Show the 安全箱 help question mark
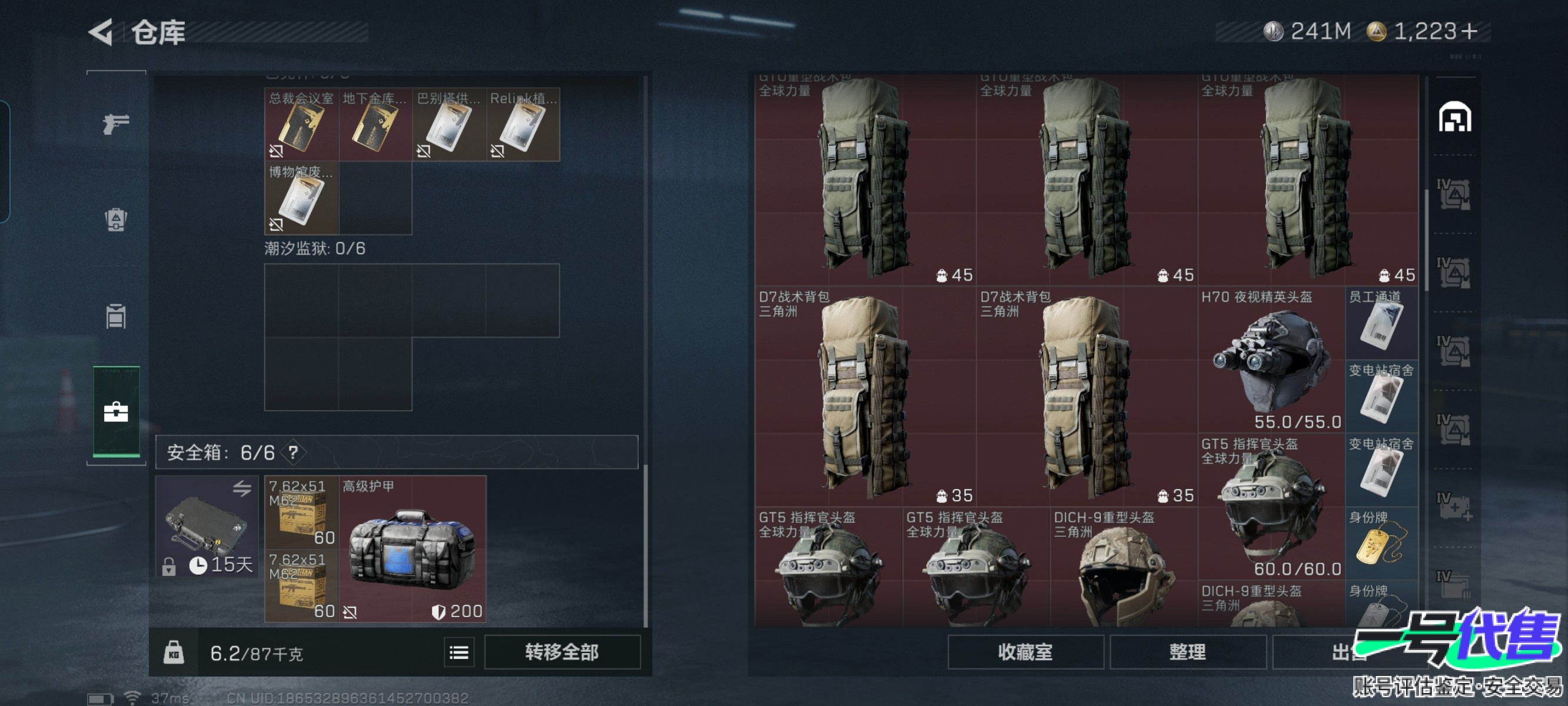1568x706 pixels. pyautogui.click(x=293, y=452)
